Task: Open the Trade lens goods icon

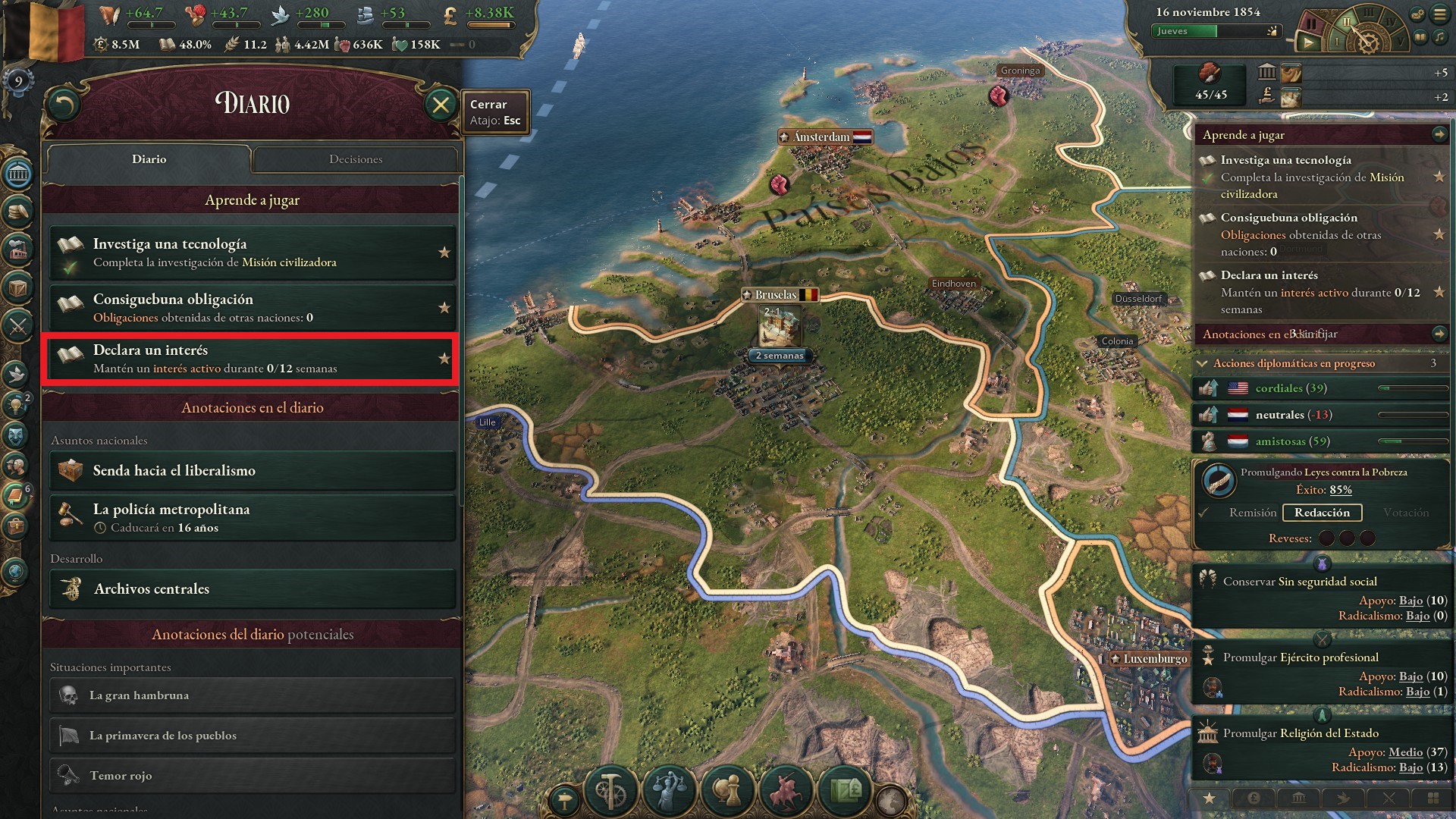Action: tap(846, 791)
